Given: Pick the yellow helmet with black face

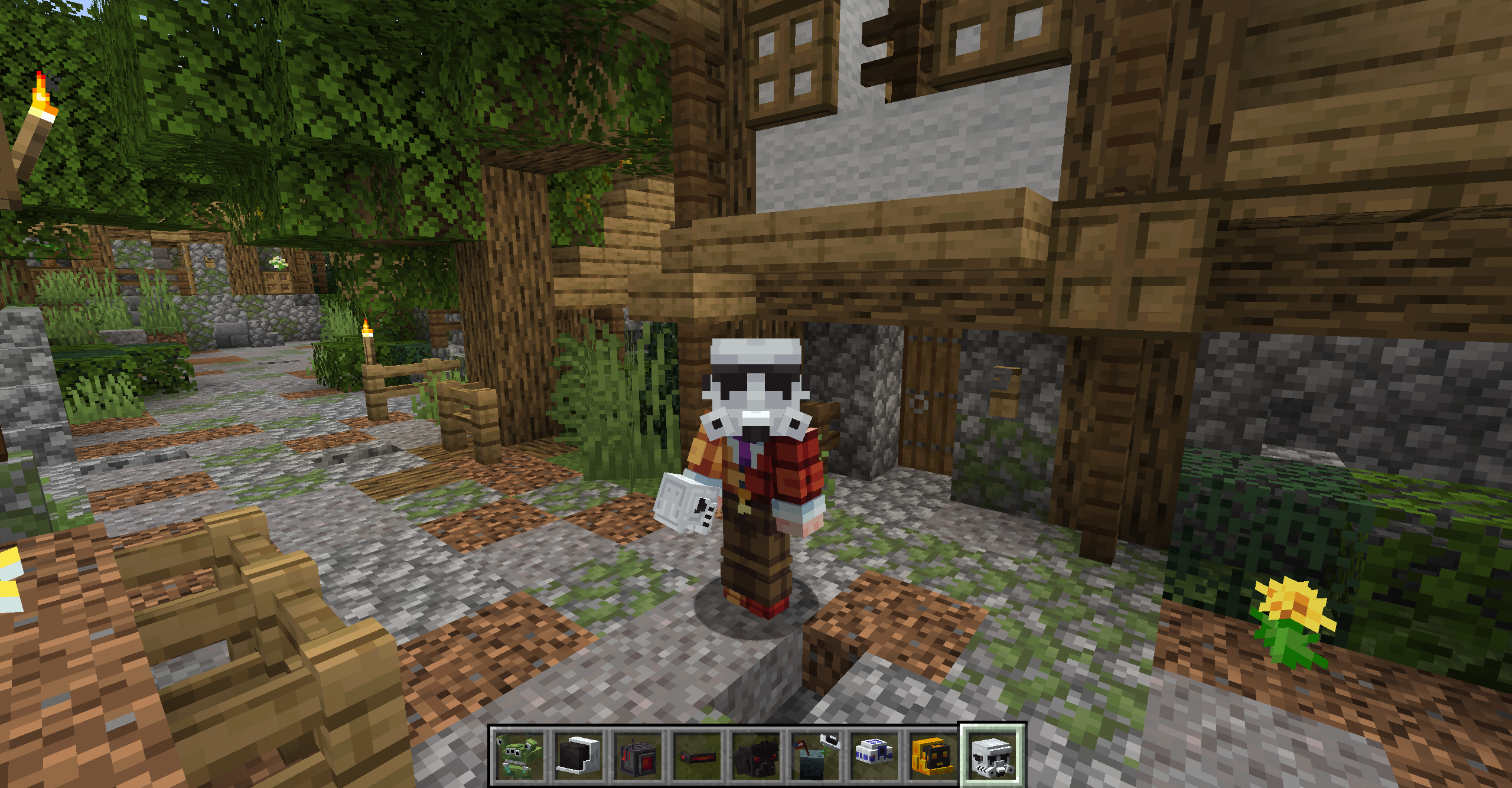Looking at the screenshot, I should coord(933,756).
